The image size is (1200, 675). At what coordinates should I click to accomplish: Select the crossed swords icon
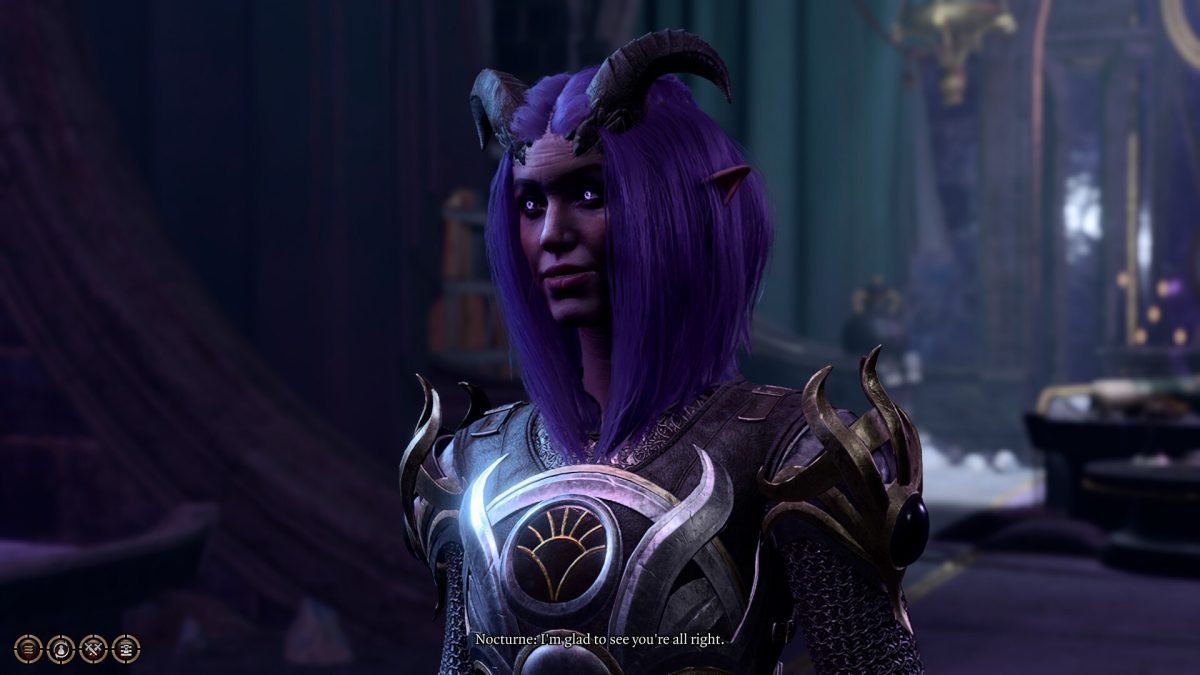[x=93, y=649]
